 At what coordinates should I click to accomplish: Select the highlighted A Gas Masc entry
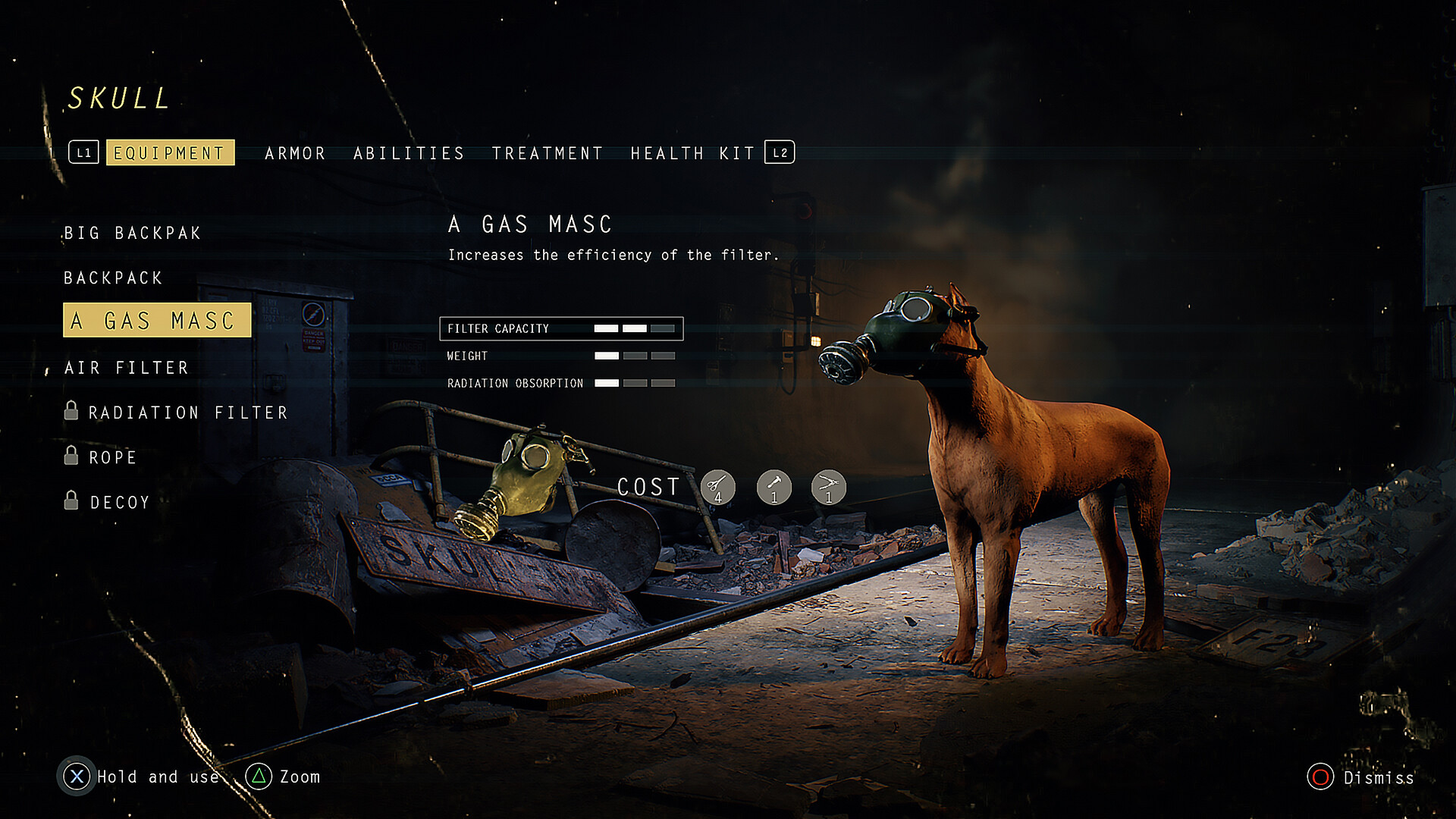156,321
